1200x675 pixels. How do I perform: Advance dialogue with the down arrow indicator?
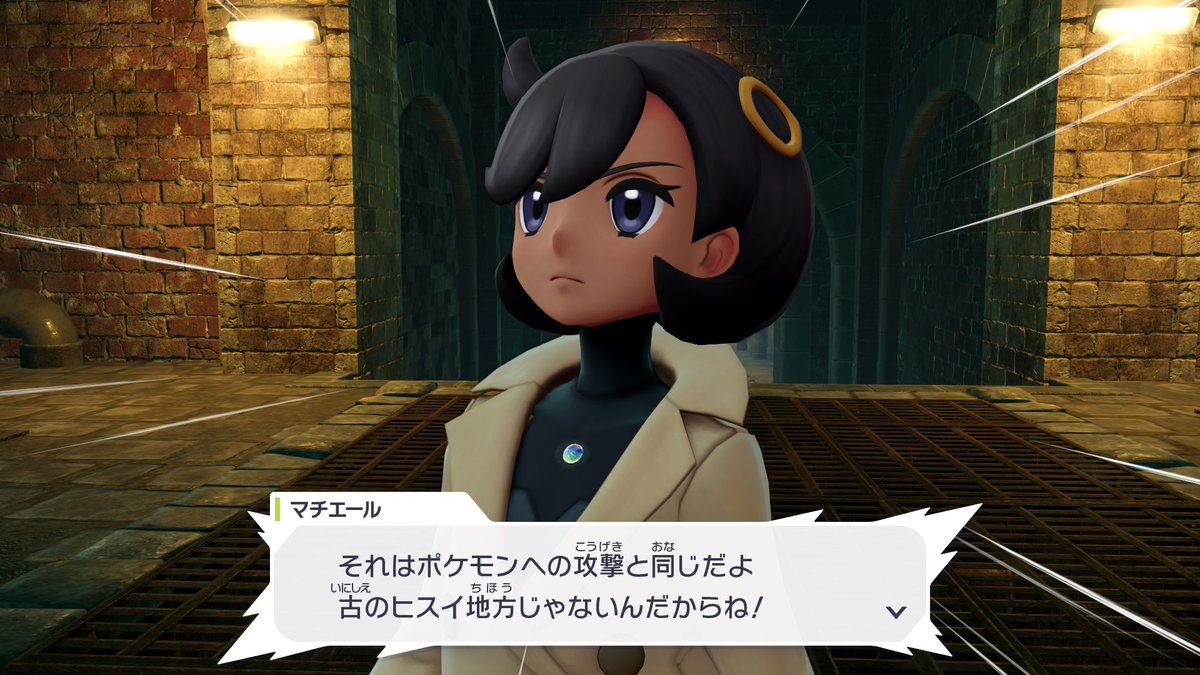pos(896,611)
